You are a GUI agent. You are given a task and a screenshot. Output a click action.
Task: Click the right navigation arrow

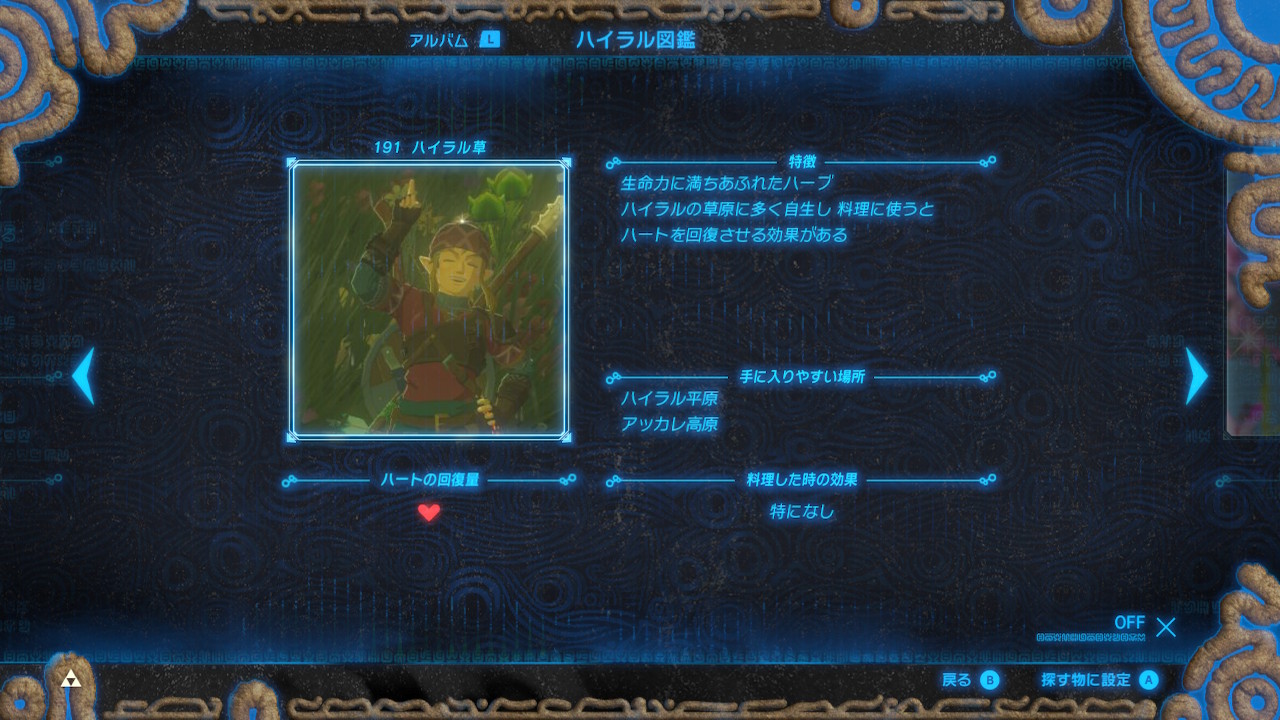pyautogui.click(x=1196, y=376)
